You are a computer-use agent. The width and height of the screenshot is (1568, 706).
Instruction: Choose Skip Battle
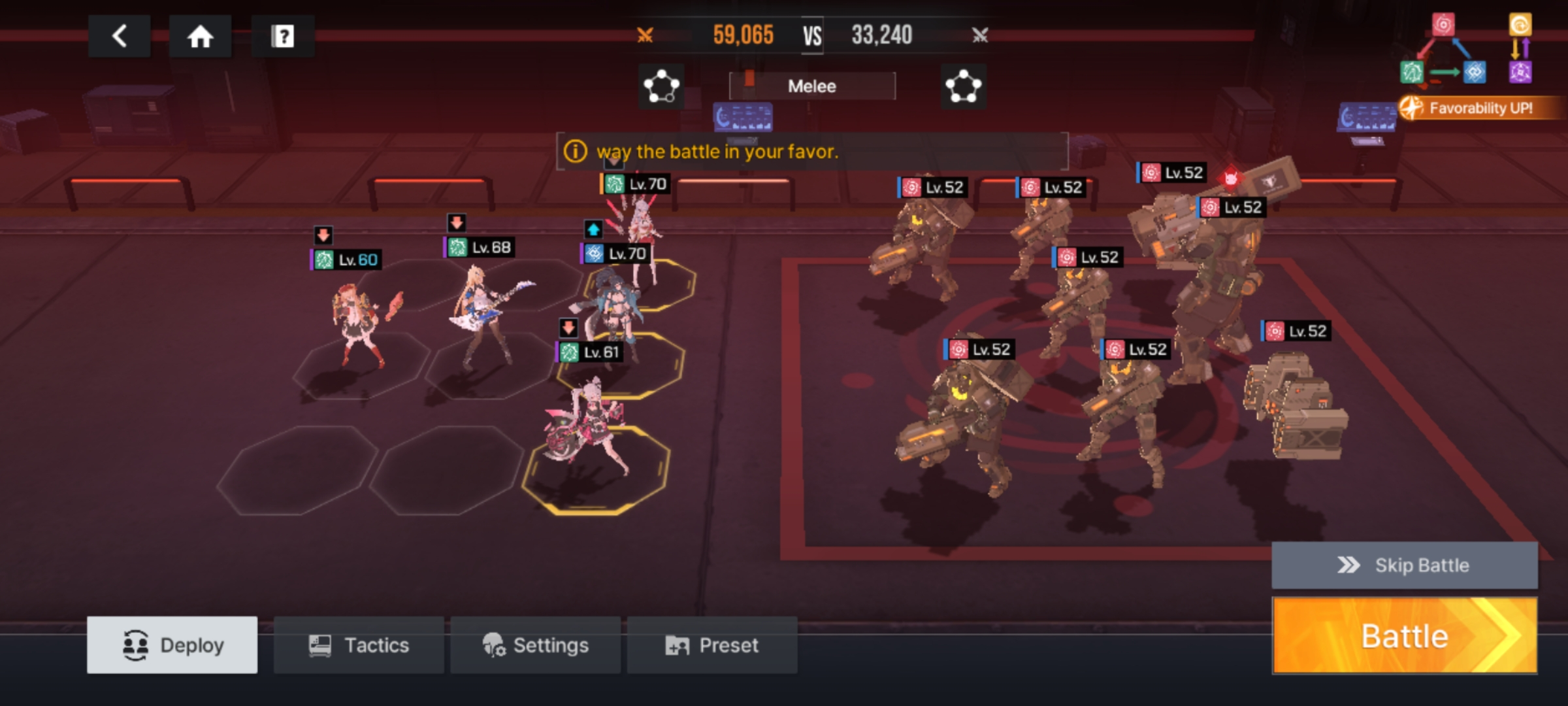tap(1404, 565)
